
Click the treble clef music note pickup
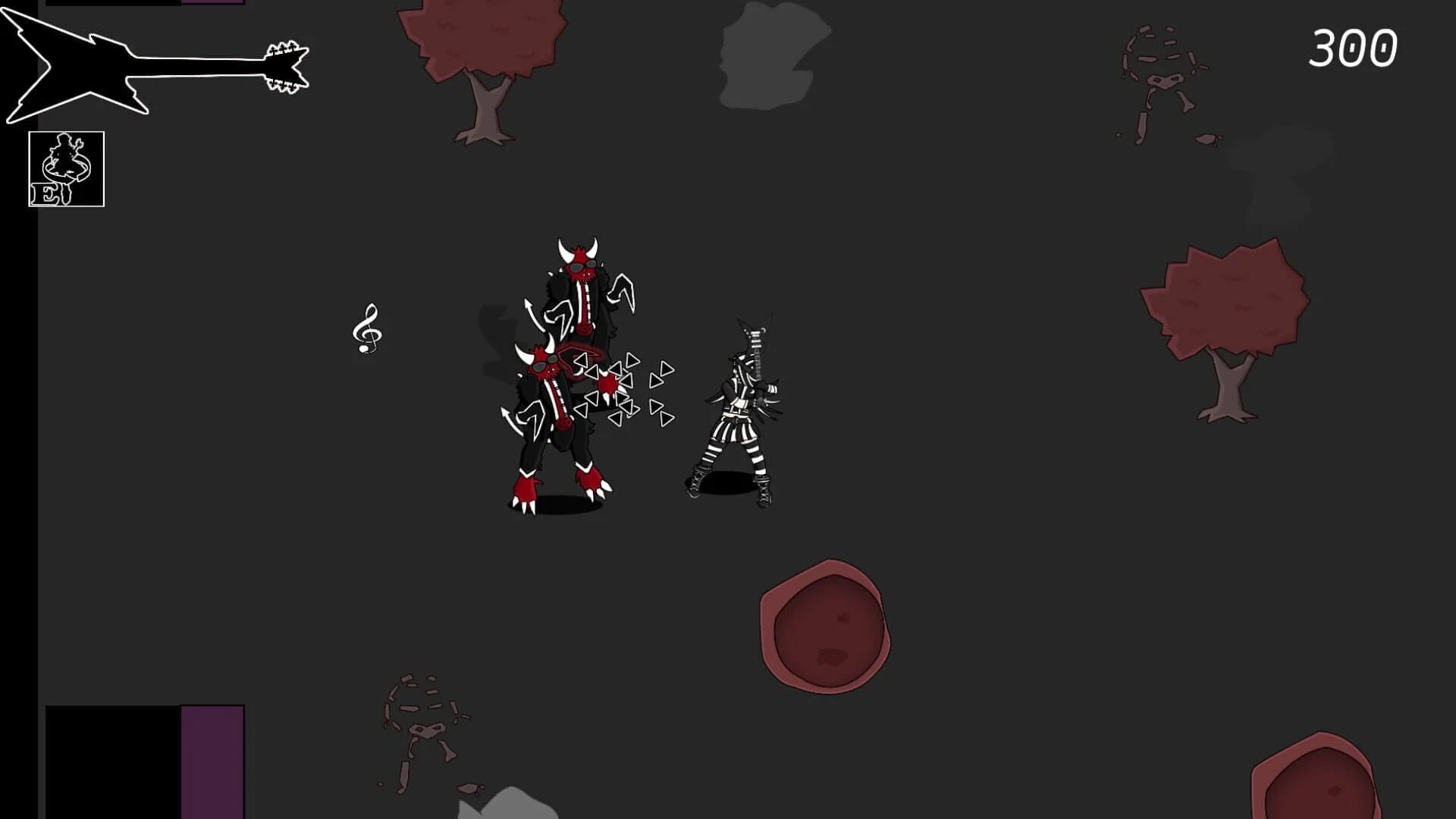point(368,330)
